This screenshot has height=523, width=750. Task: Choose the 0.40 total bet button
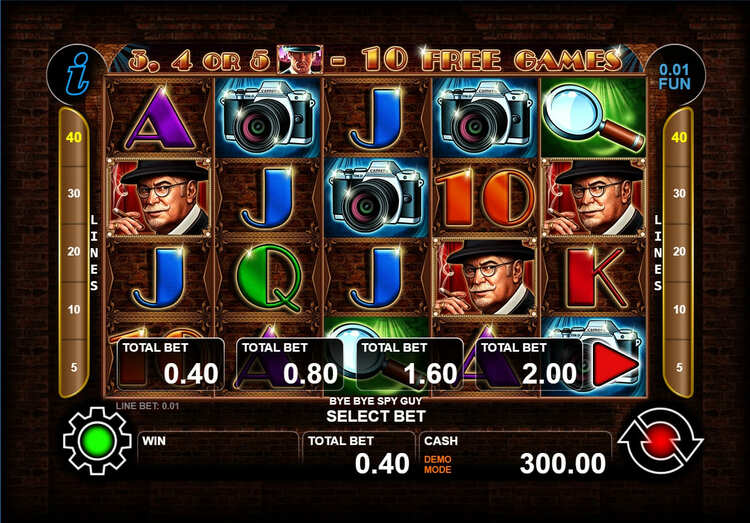[171, 364]
